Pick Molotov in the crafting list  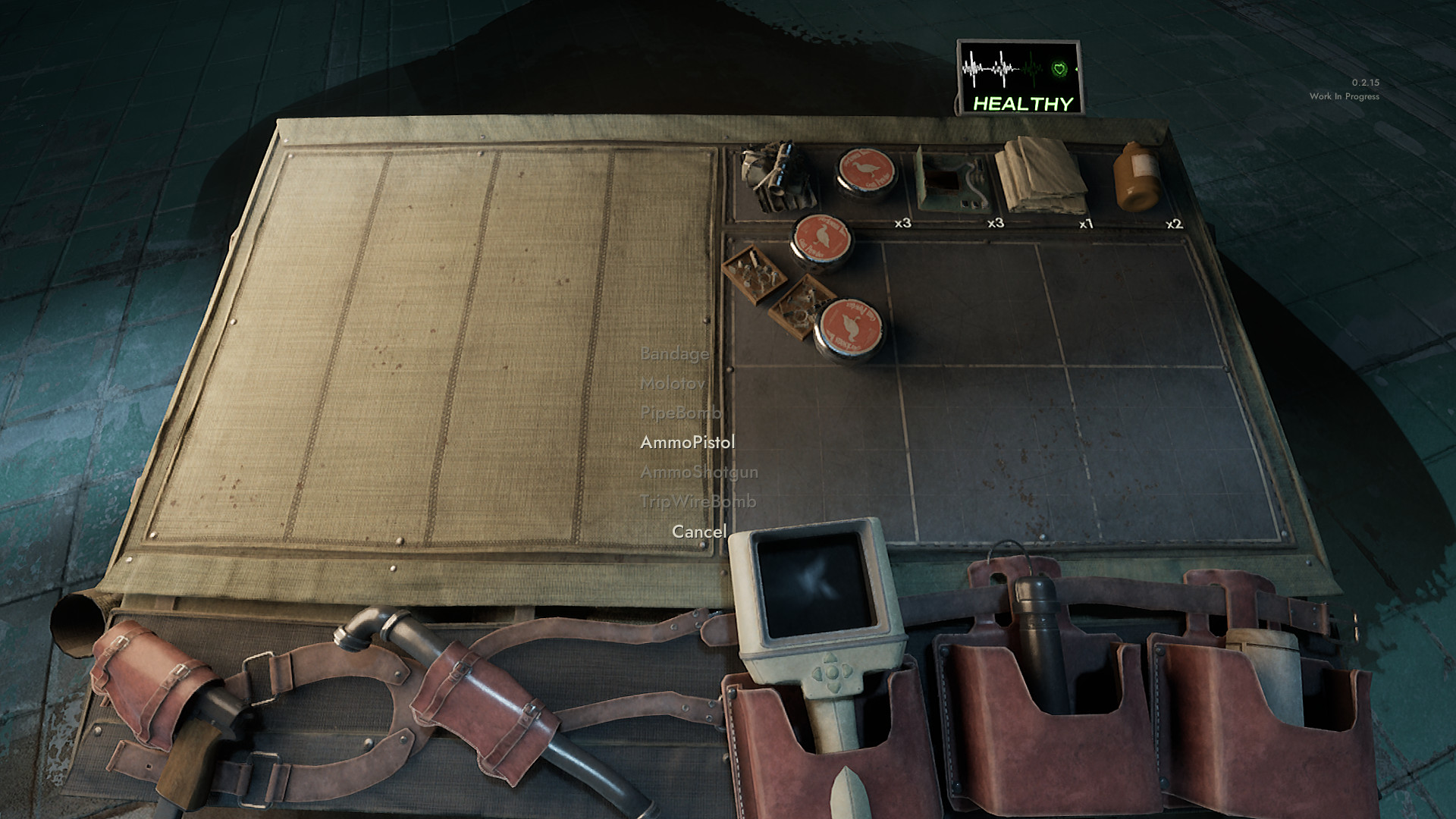[x=672, y=383]
